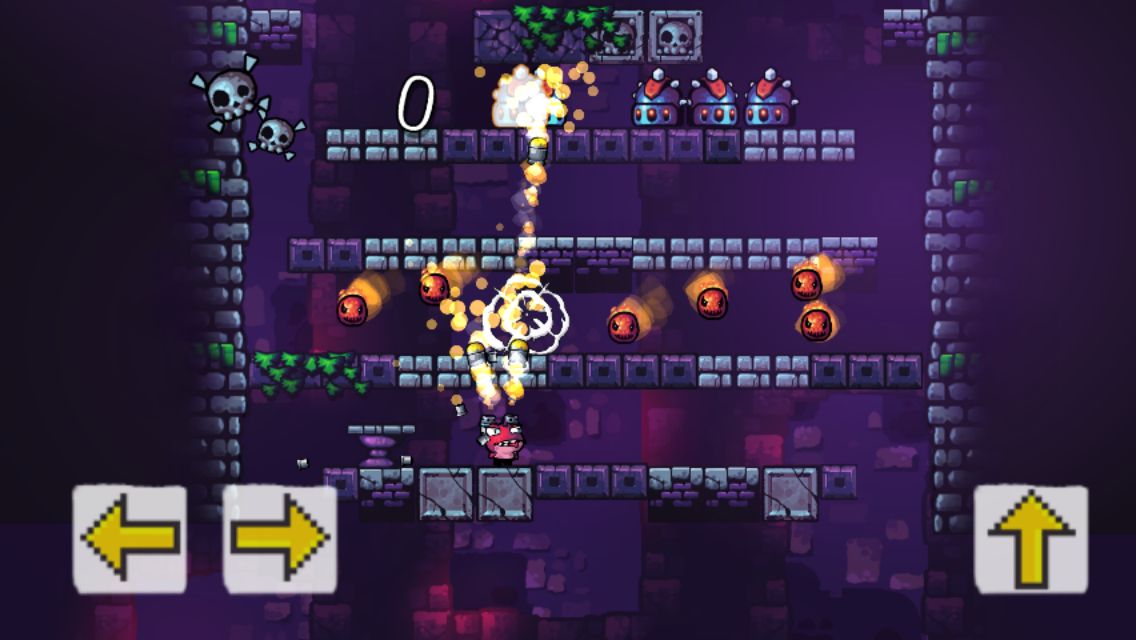Tap the right arrow move button

pyautogui.click(x=280, y=538)
